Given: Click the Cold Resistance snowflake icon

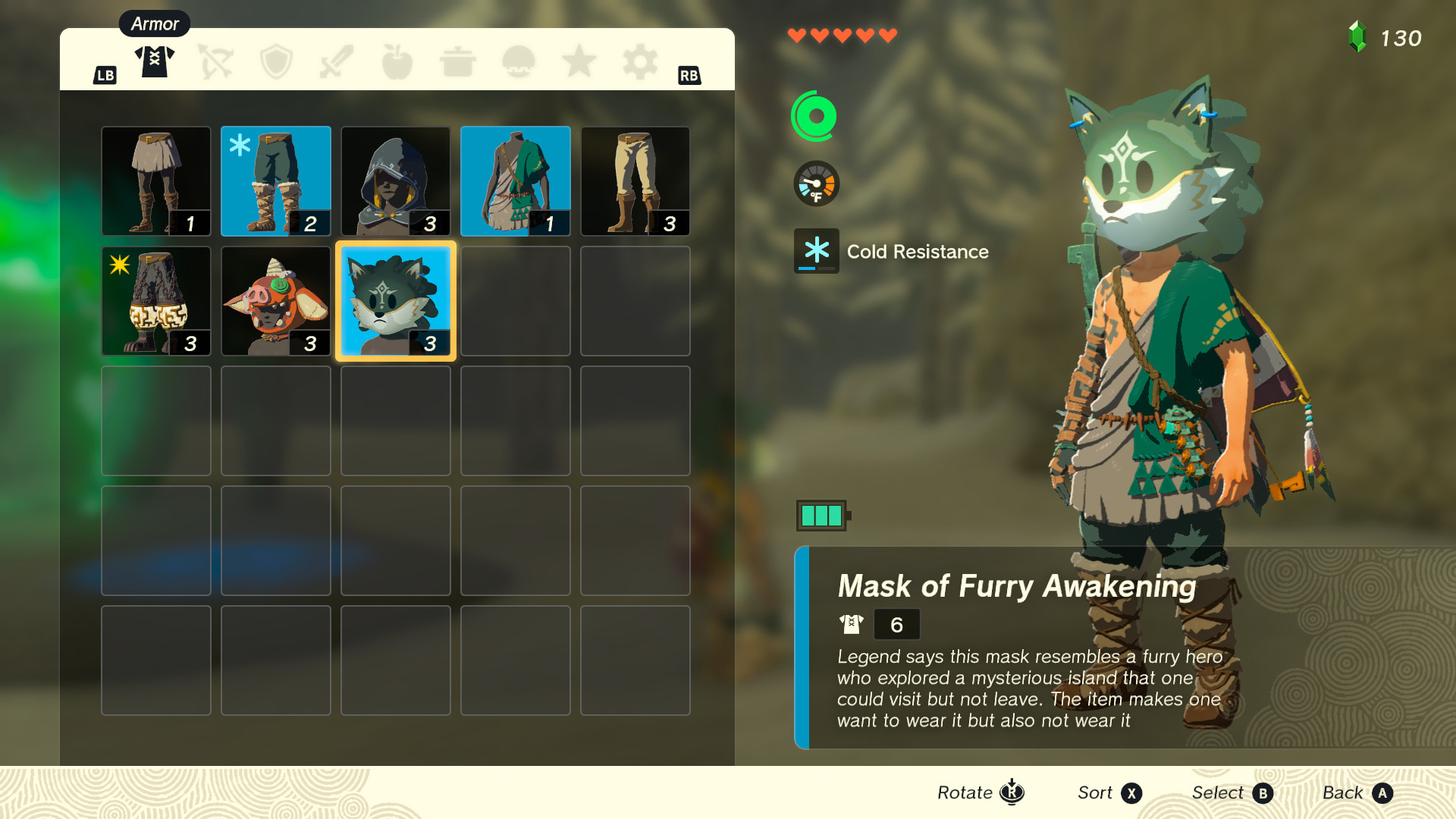Looking at the screenshot, I should point(817,252).
